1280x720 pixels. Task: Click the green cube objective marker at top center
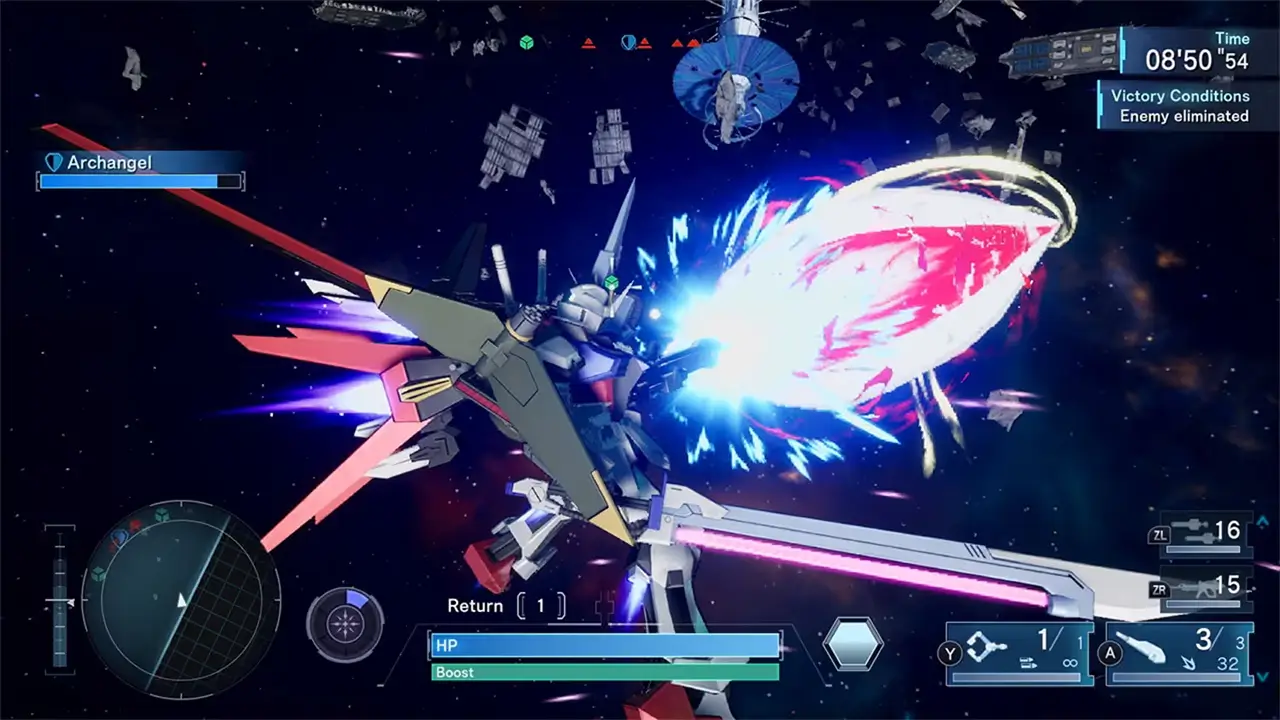click(527, 42)
